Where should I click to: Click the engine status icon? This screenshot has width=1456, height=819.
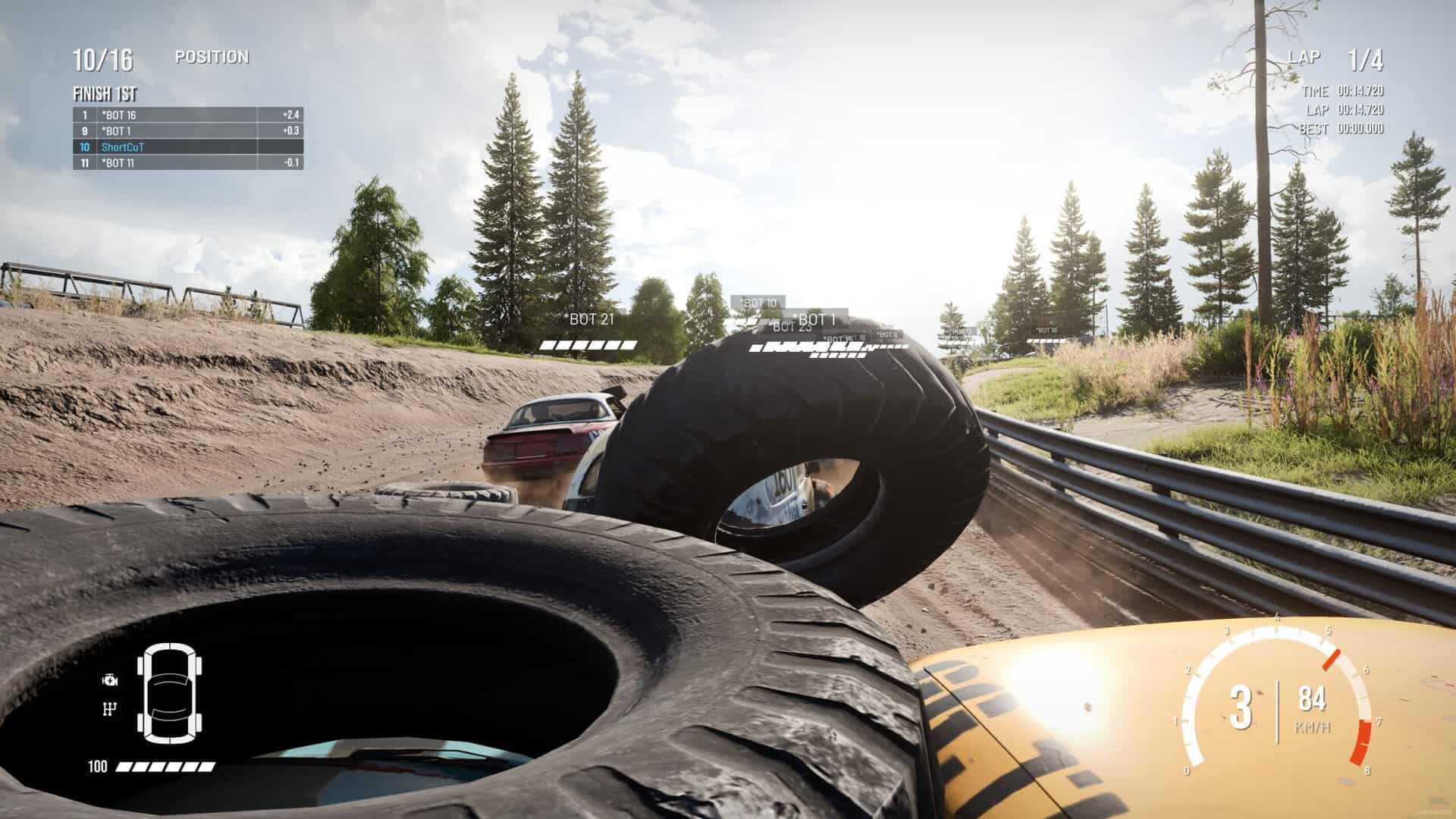110,680
